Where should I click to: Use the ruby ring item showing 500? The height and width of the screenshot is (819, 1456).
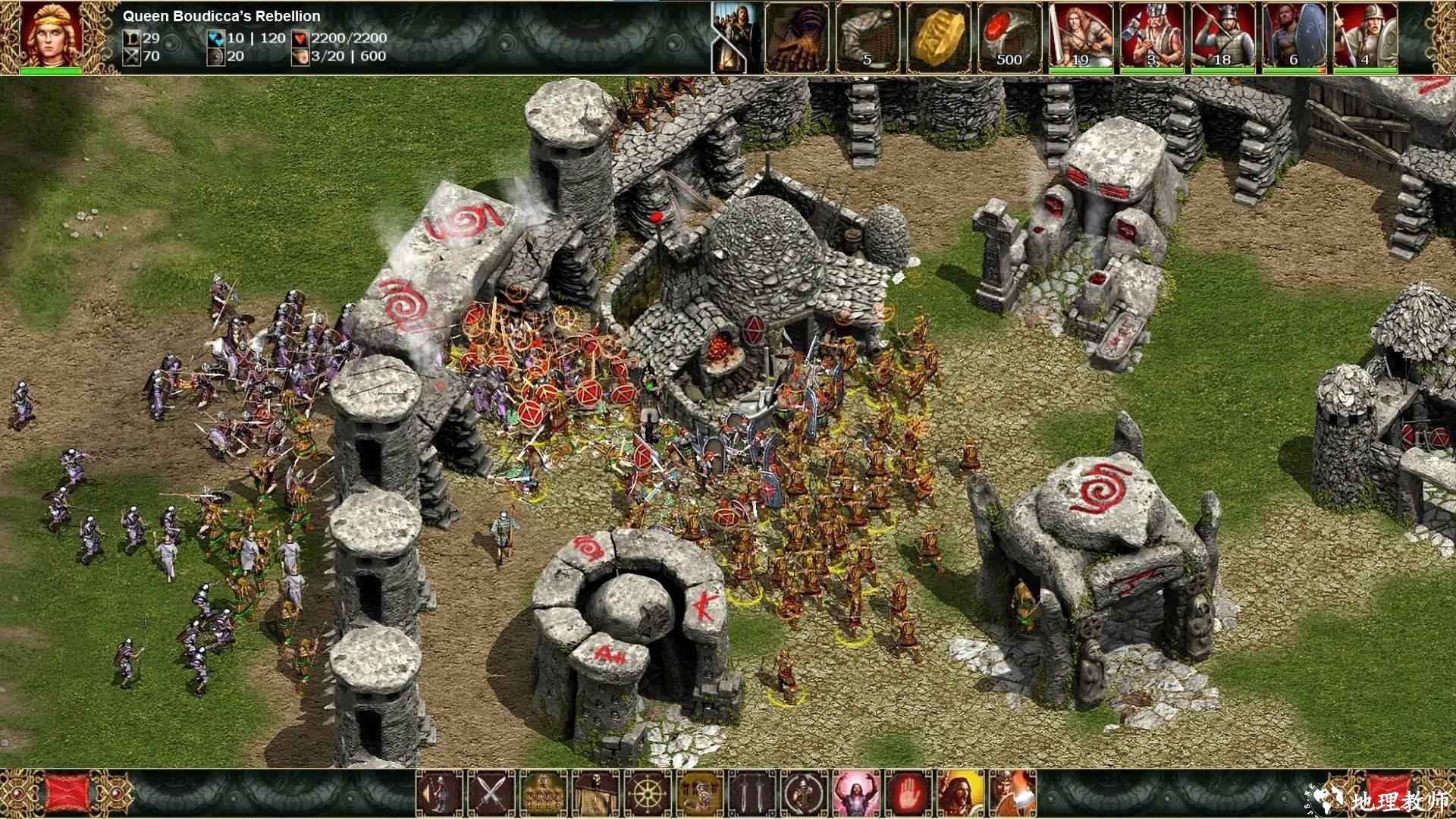coord(1009,38)
